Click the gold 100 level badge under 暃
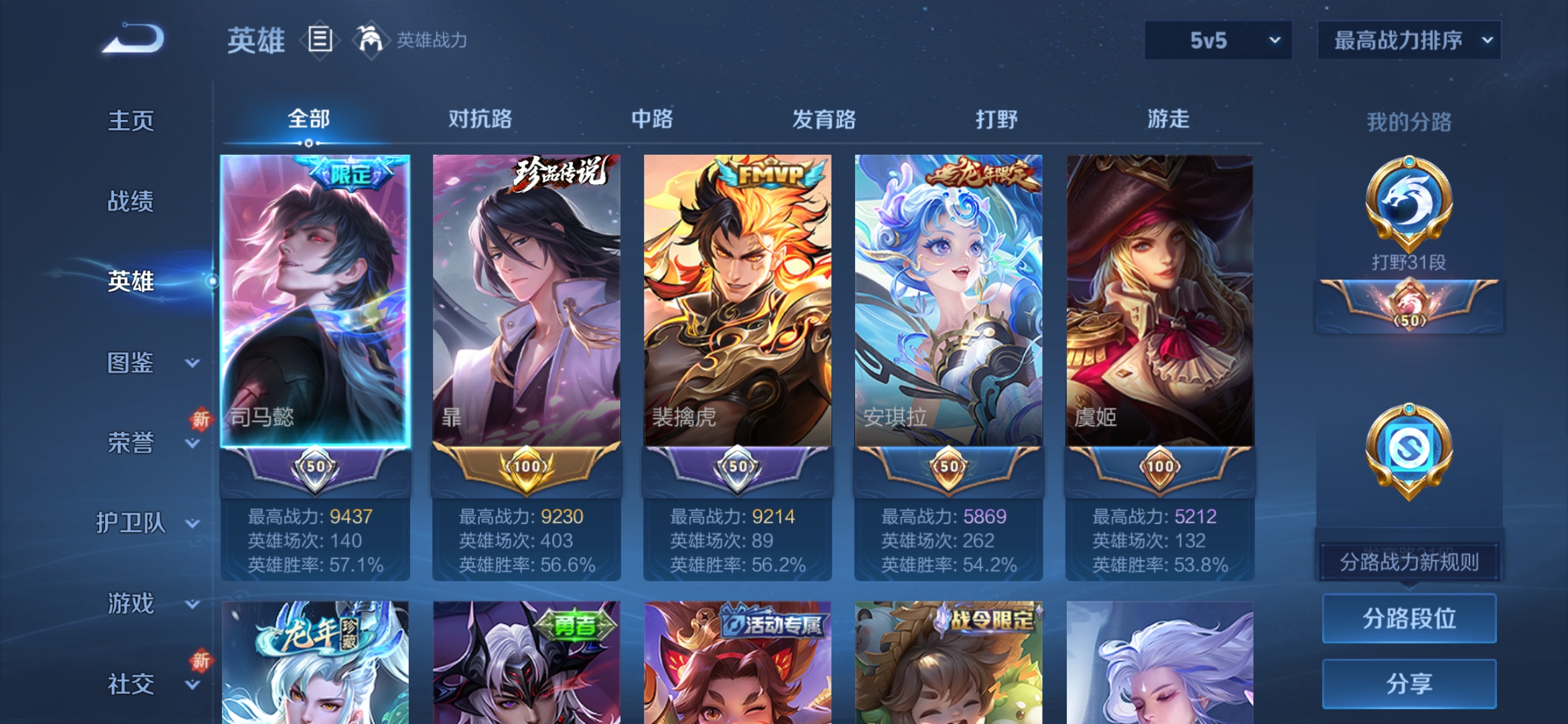Viewport: 1568px width, 724px height. click(527, 468)
